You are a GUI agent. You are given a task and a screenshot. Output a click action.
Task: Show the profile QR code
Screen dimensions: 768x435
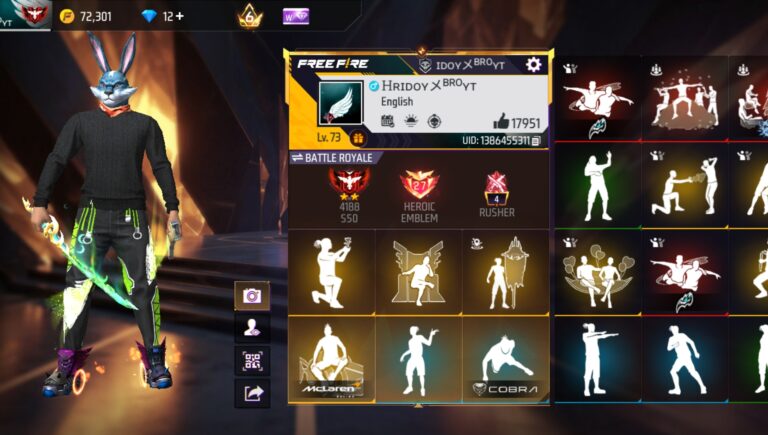(251, 360)
